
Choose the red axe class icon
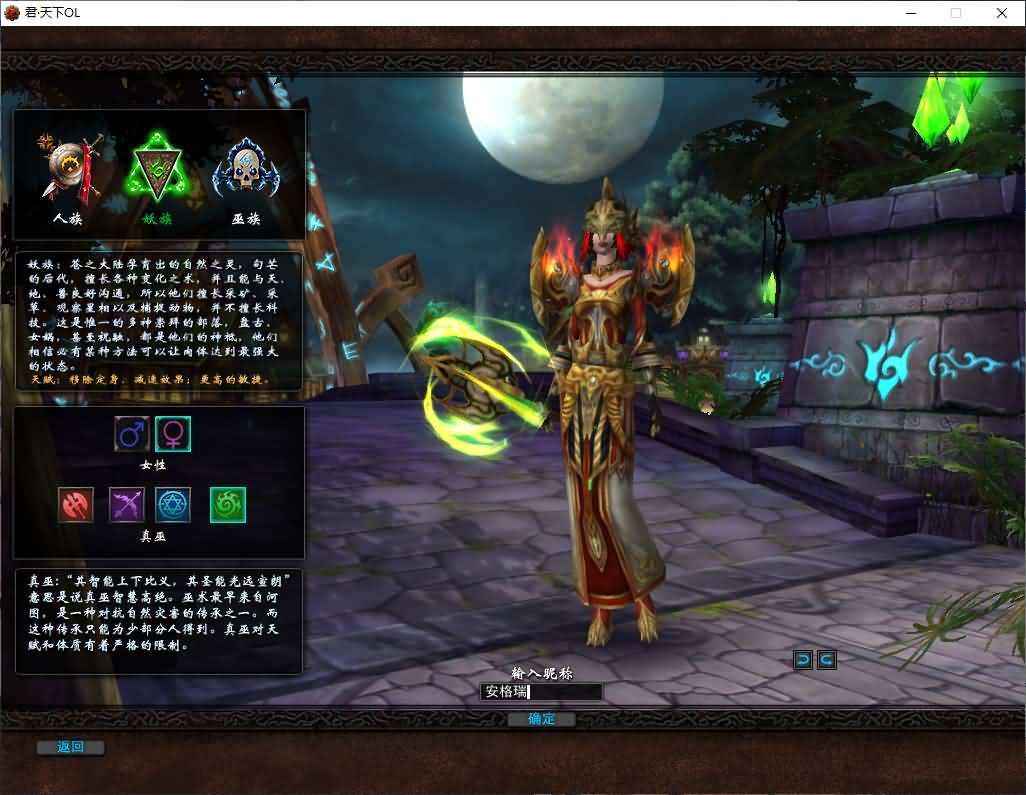pyautogui.click(x=76, y=505)
